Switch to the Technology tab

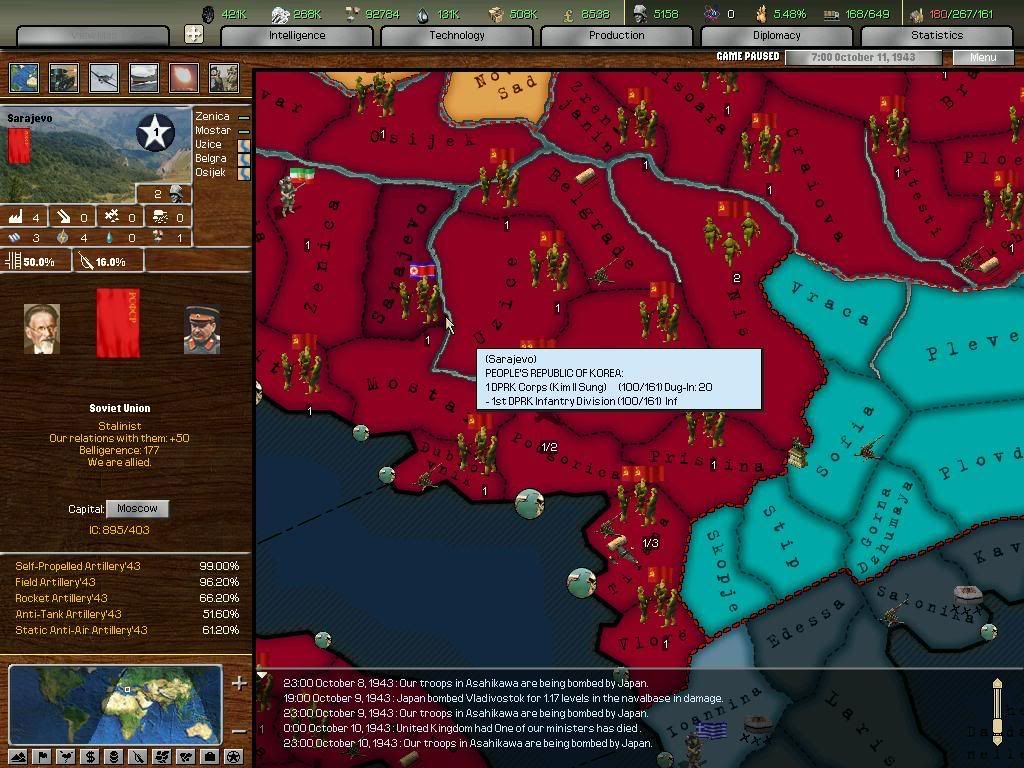[x=456, y=35]
